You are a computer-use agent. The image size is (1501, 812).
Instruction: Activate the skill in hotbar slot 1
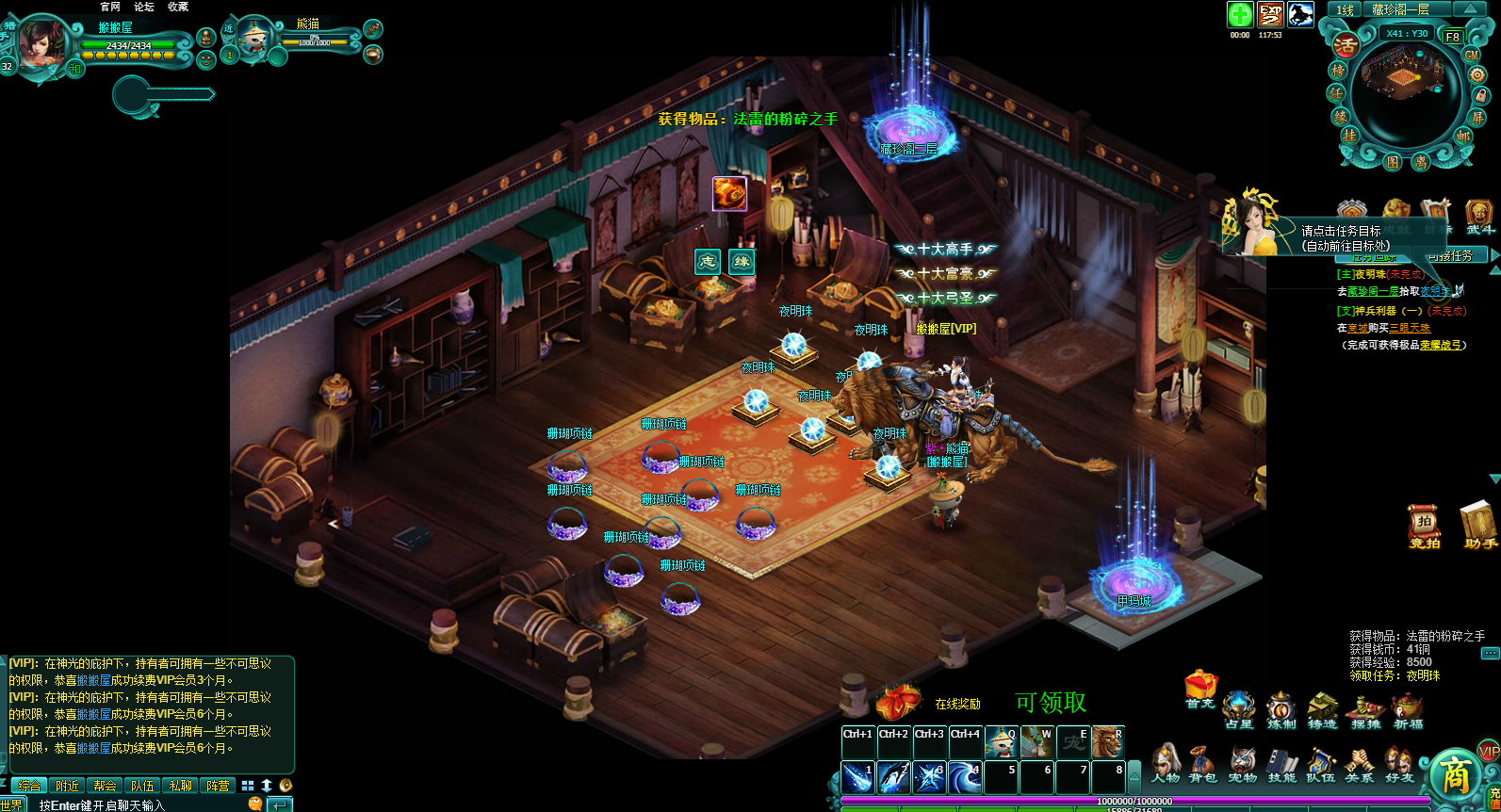click(x=857, y=777)
